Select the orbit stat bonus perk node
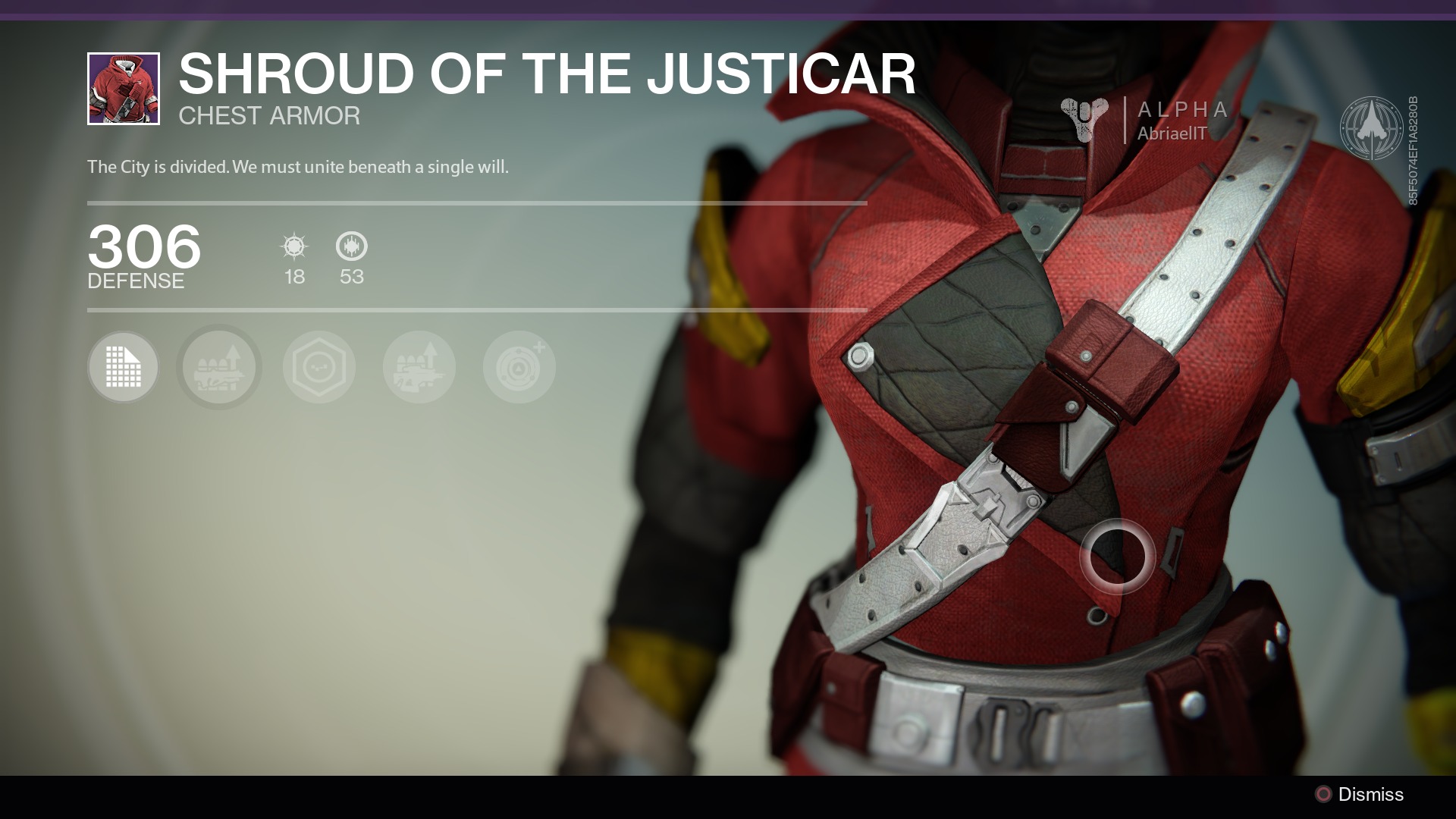Viewport: 1456px width, 819px height. (x=519, y=367)
